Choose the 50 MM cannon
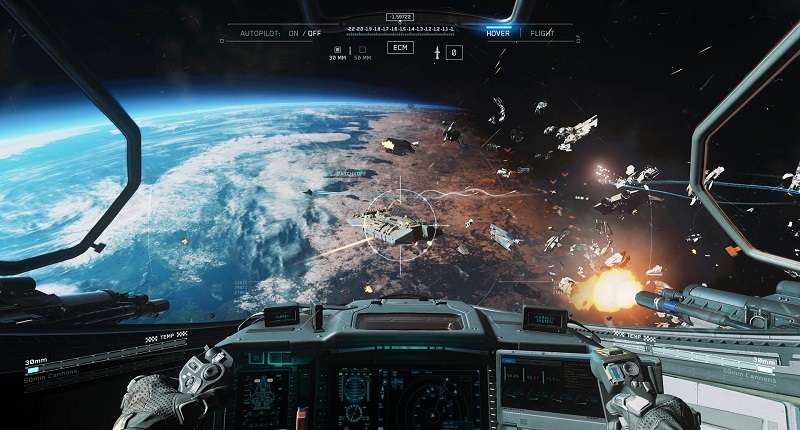The image size is (800, 430). point(362,50)
